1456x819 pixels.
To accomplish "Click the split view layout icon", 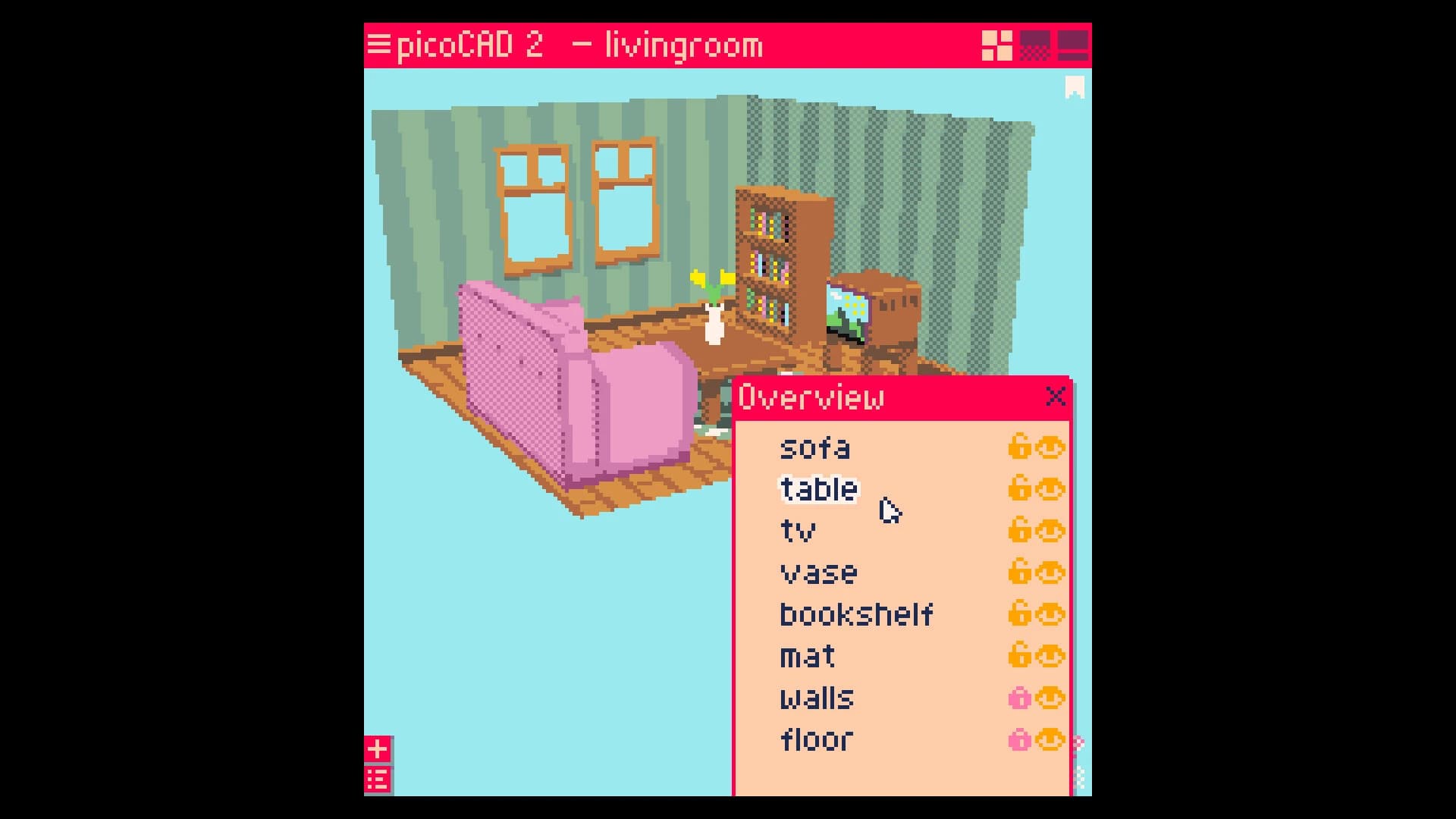I will (1072, 45).
